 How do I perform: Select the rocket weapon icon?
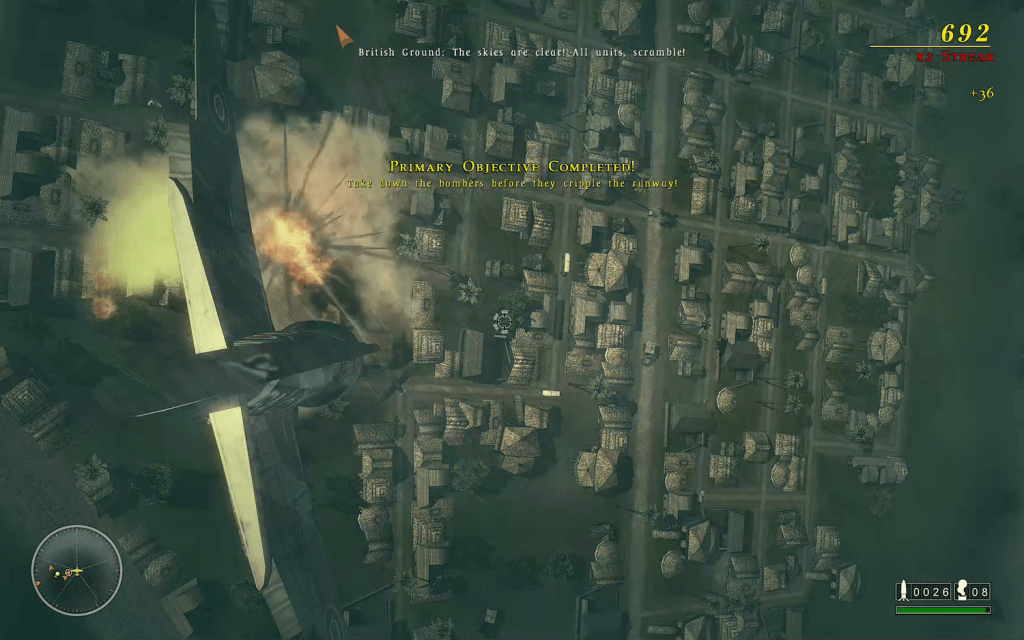(x=903, y=591)
